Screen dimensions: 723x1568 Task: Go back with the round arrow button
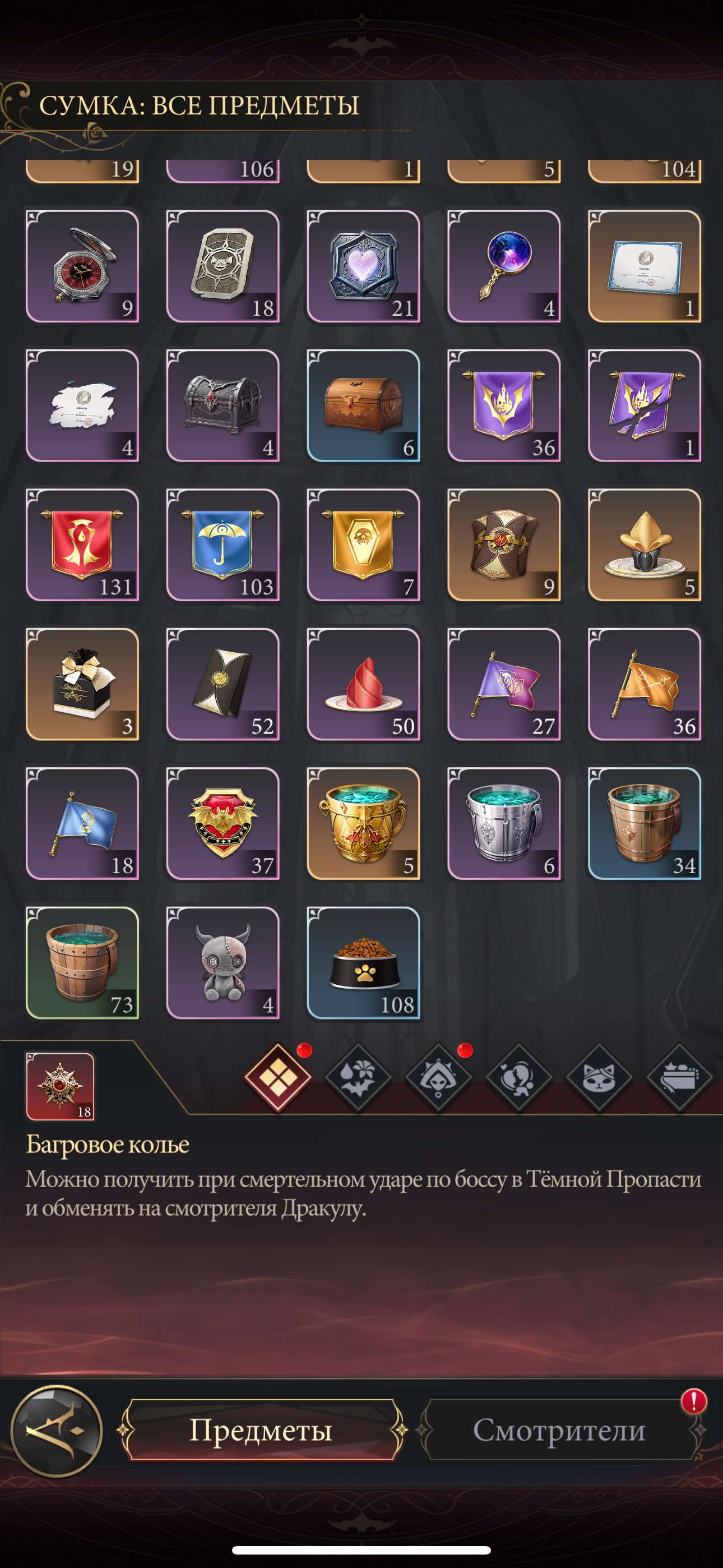click(x=56, y=1430)
